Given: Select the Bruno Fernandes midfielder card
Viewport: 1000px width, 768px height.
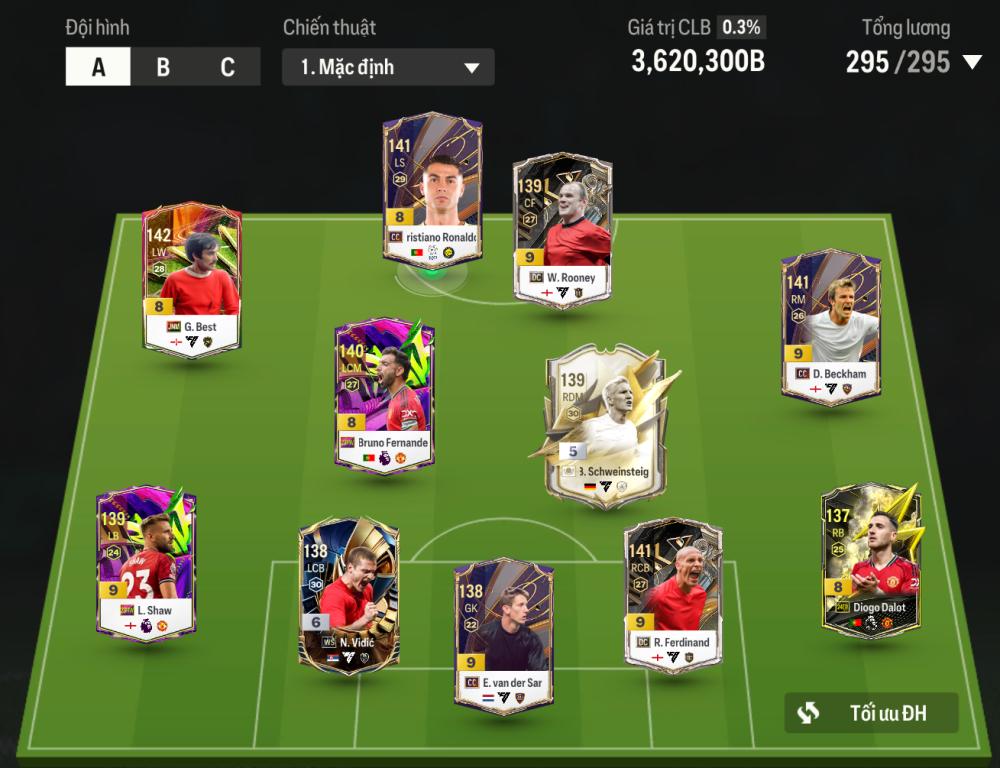Looking at the screenshot, I should point(384,395).
